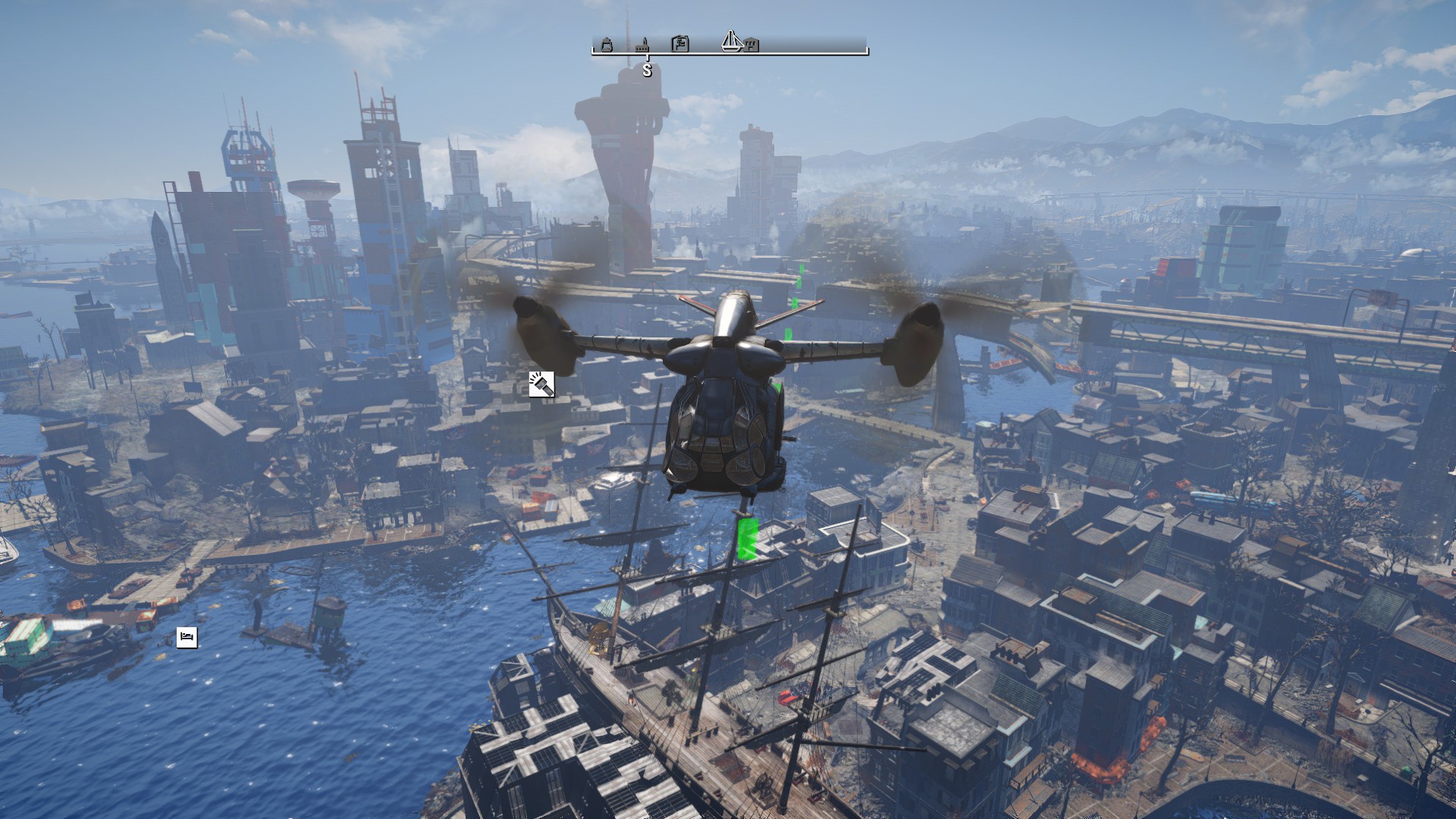Click the sack-shaped compass marker
1456x819 pixels.
607,45
